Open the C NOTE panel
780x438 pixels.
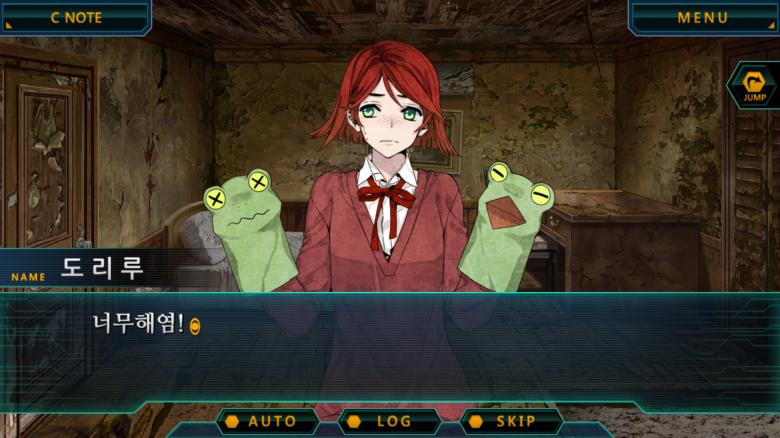pos(75,17)
